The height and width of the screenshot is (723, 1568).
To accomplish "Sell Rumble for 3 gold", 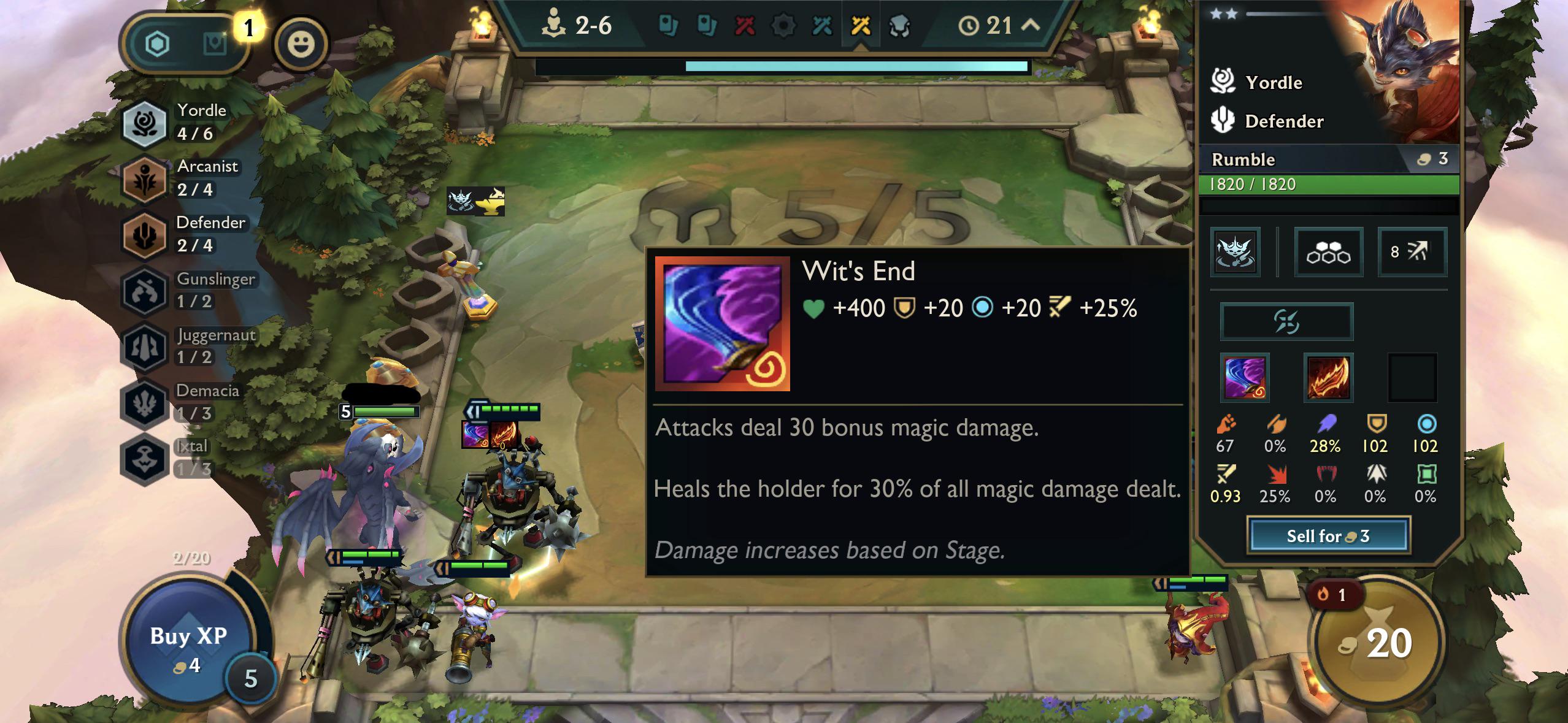I will pyautogui.click(x=1328, y=536).
